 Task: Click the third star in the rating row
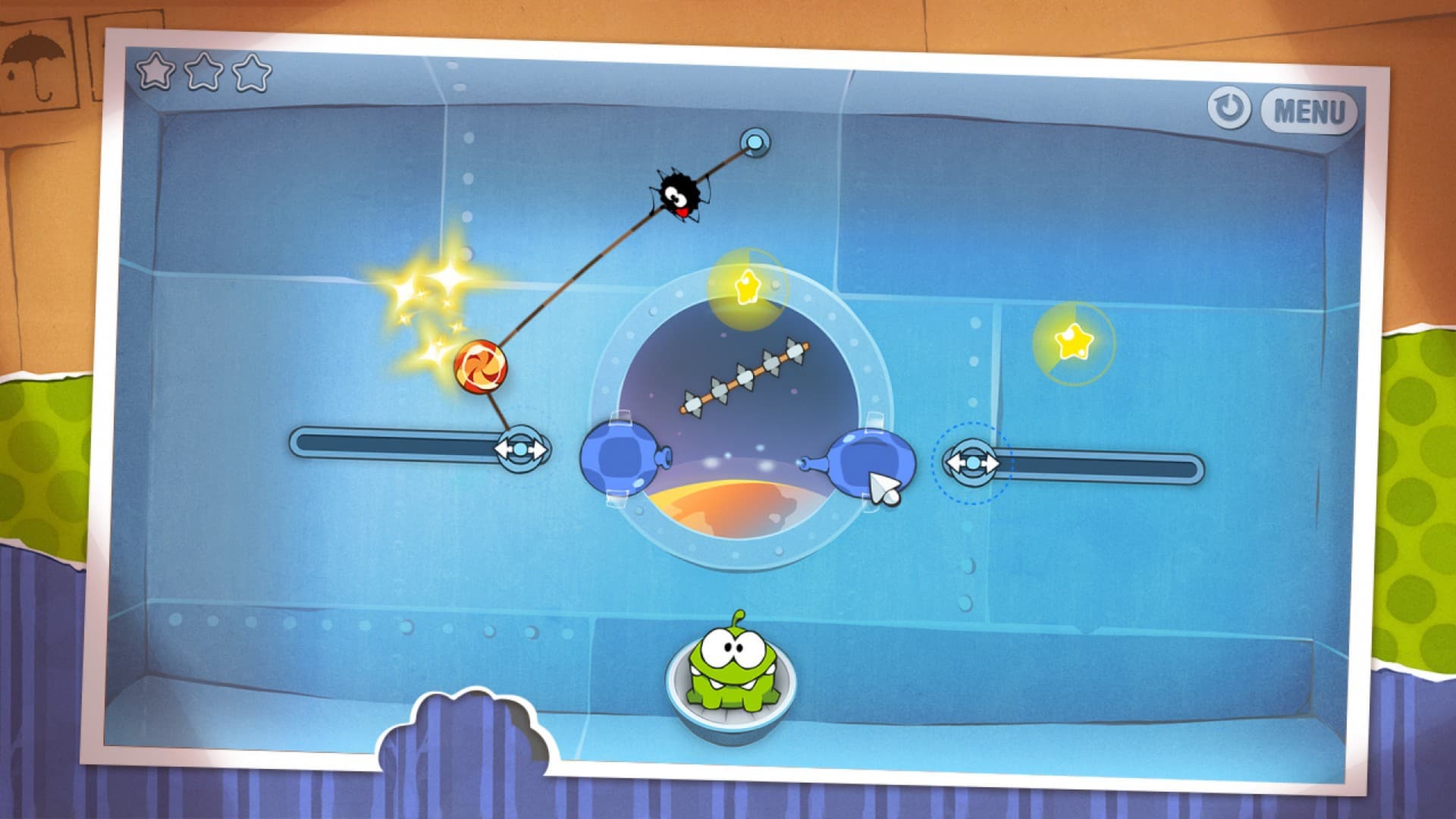click(x=253, y=72)
